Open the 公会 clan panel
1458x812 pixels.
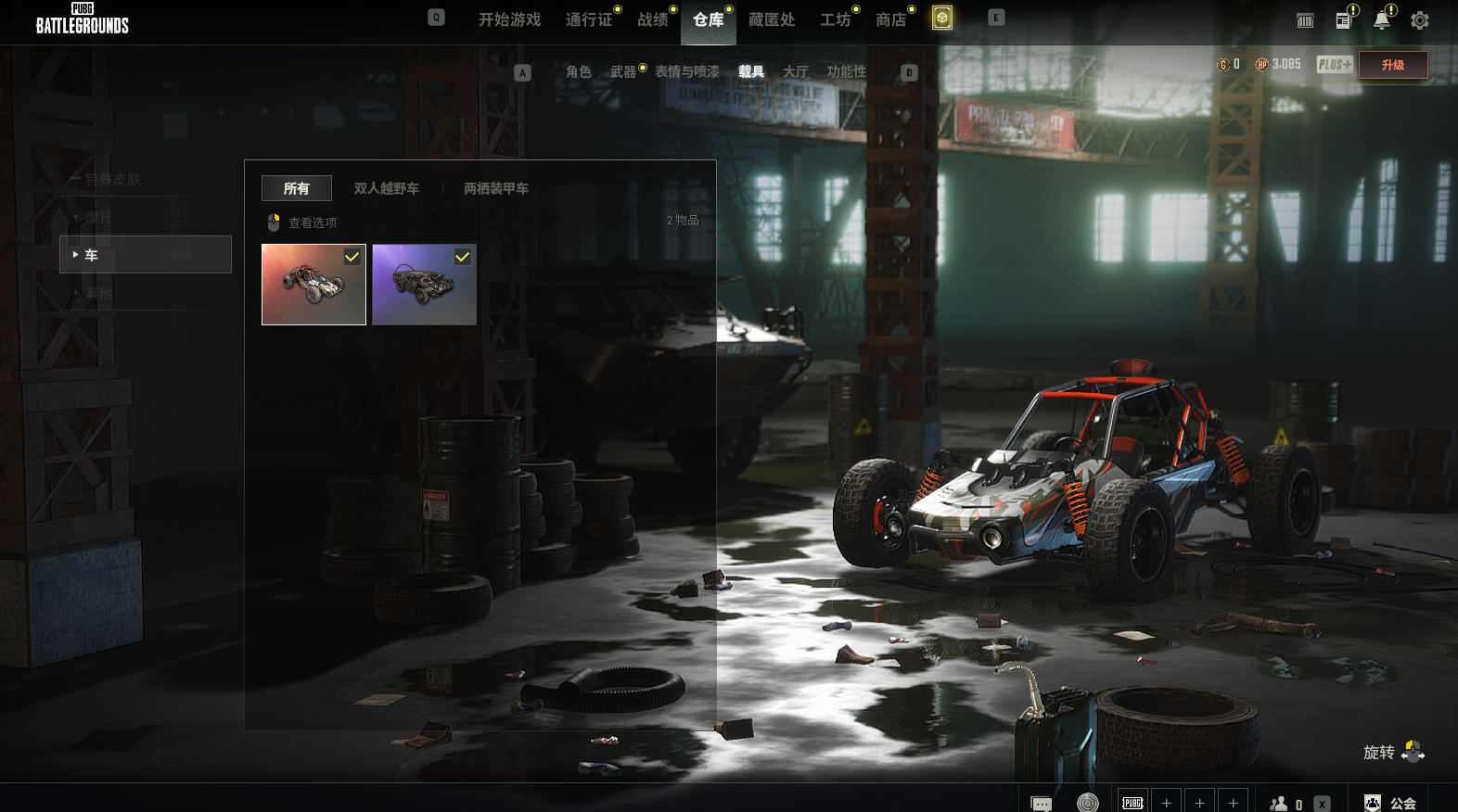click(1391, 803)
